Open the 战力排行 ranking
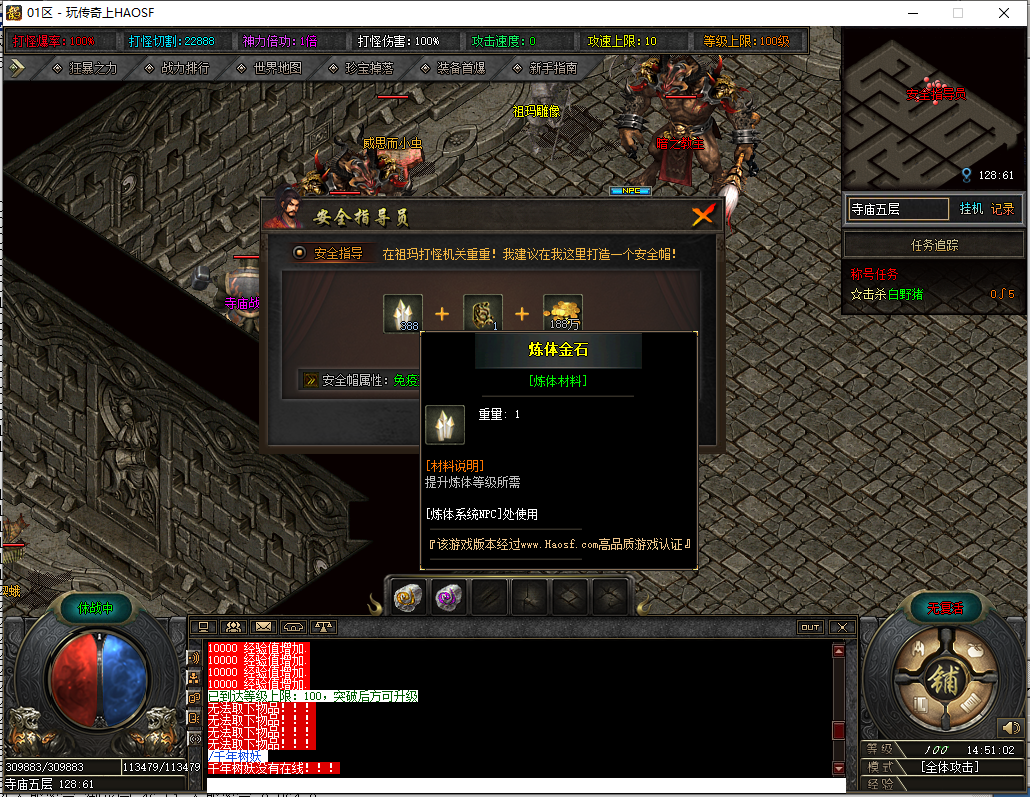The width and height of the screenshot is (1030, 797). tap(177, 68)
